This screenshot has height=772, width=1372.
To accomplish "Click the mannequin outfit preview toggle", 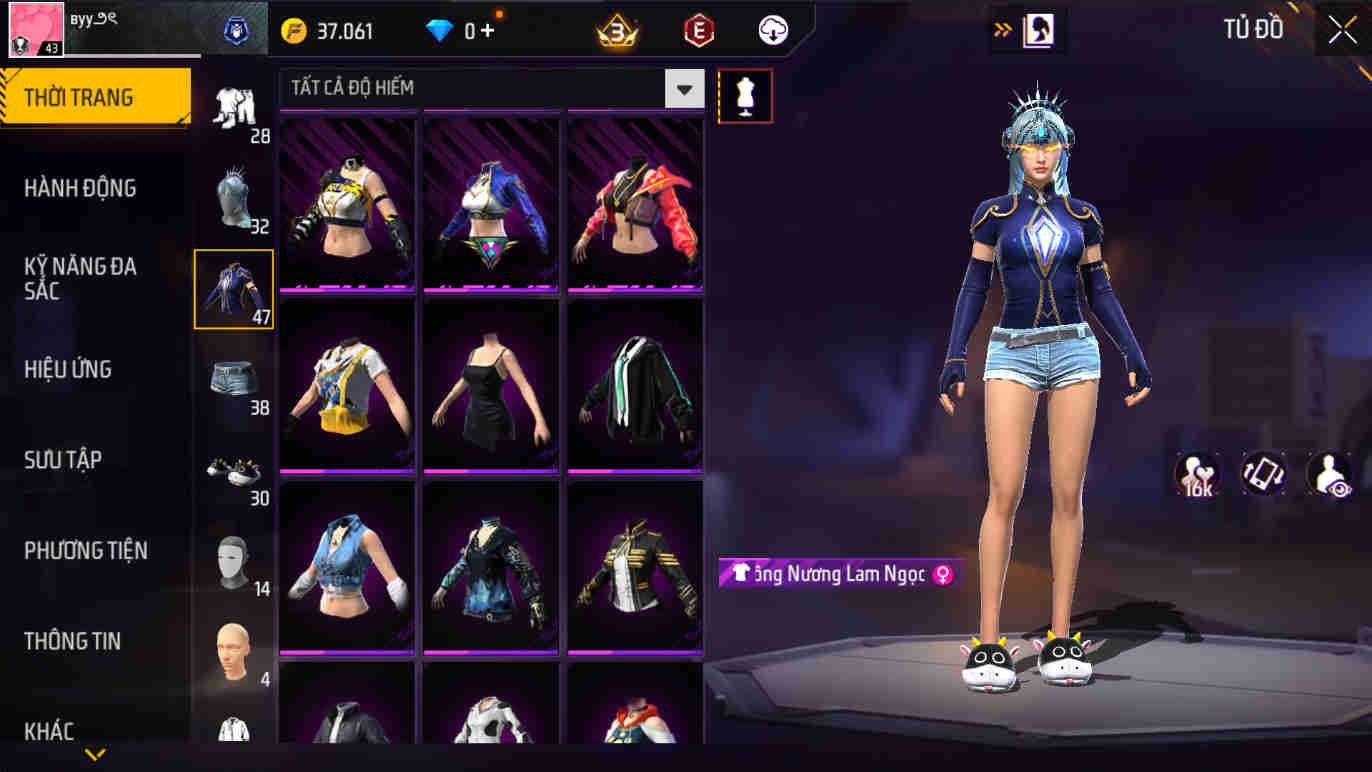I will point(745,95).
